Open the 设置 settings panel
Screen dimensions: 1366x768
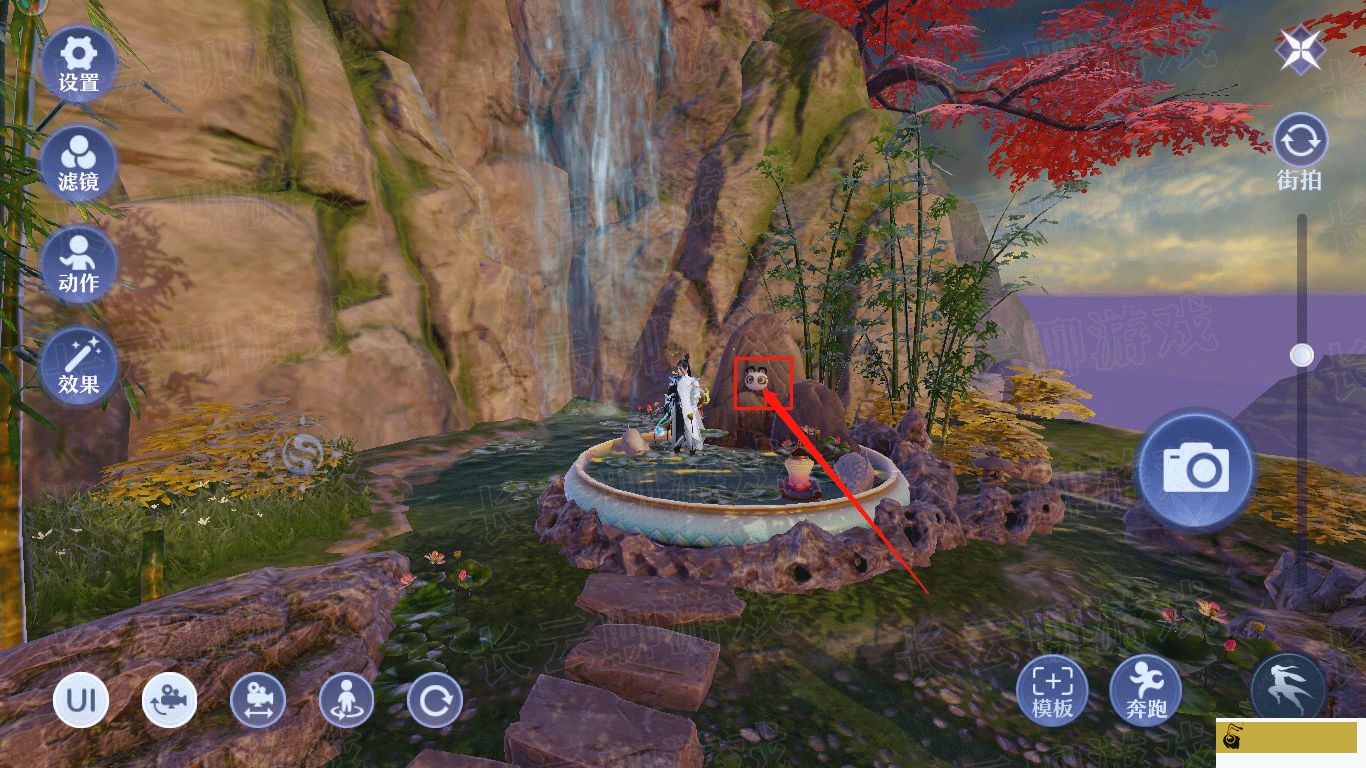point(78,62)
